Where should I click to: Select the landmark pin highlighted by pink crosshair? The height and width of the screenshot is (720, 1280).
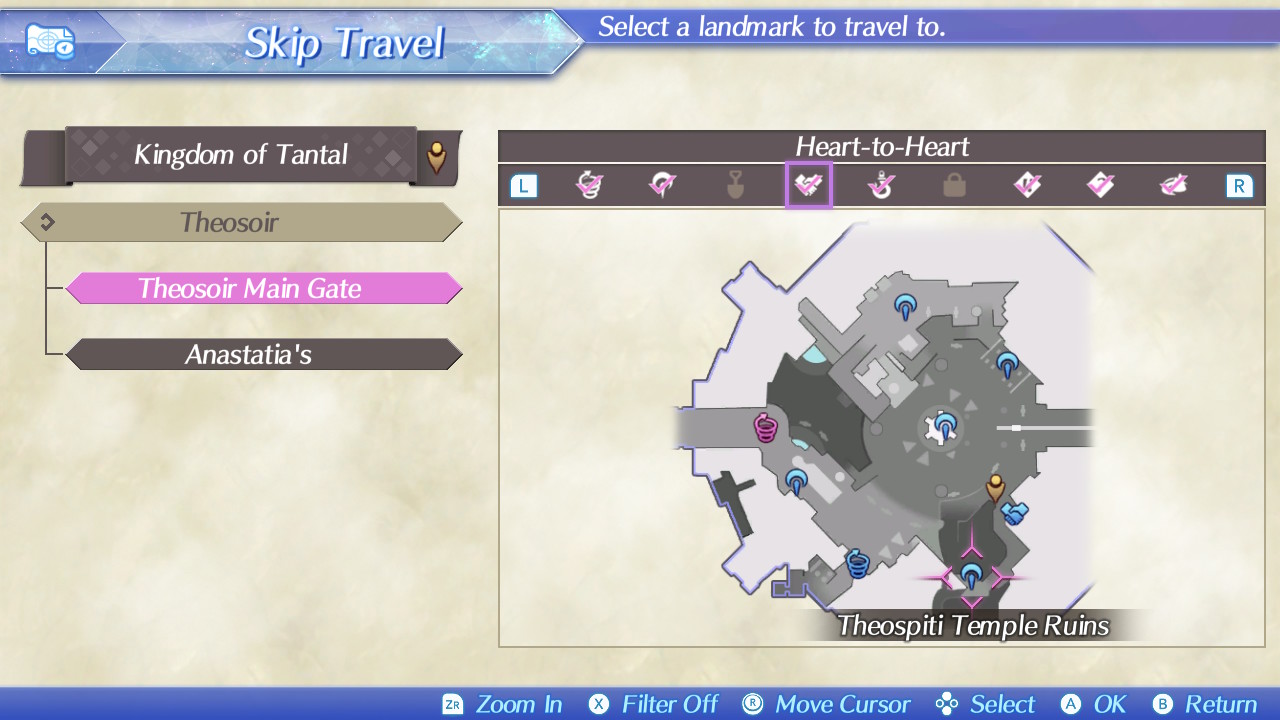(x=970, y=575)
